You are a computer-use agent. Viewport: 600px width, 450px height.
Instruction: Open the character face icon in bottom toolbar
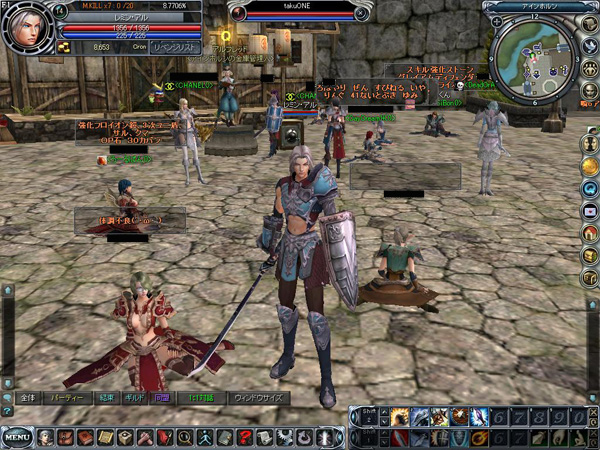(x=45, y=437)
